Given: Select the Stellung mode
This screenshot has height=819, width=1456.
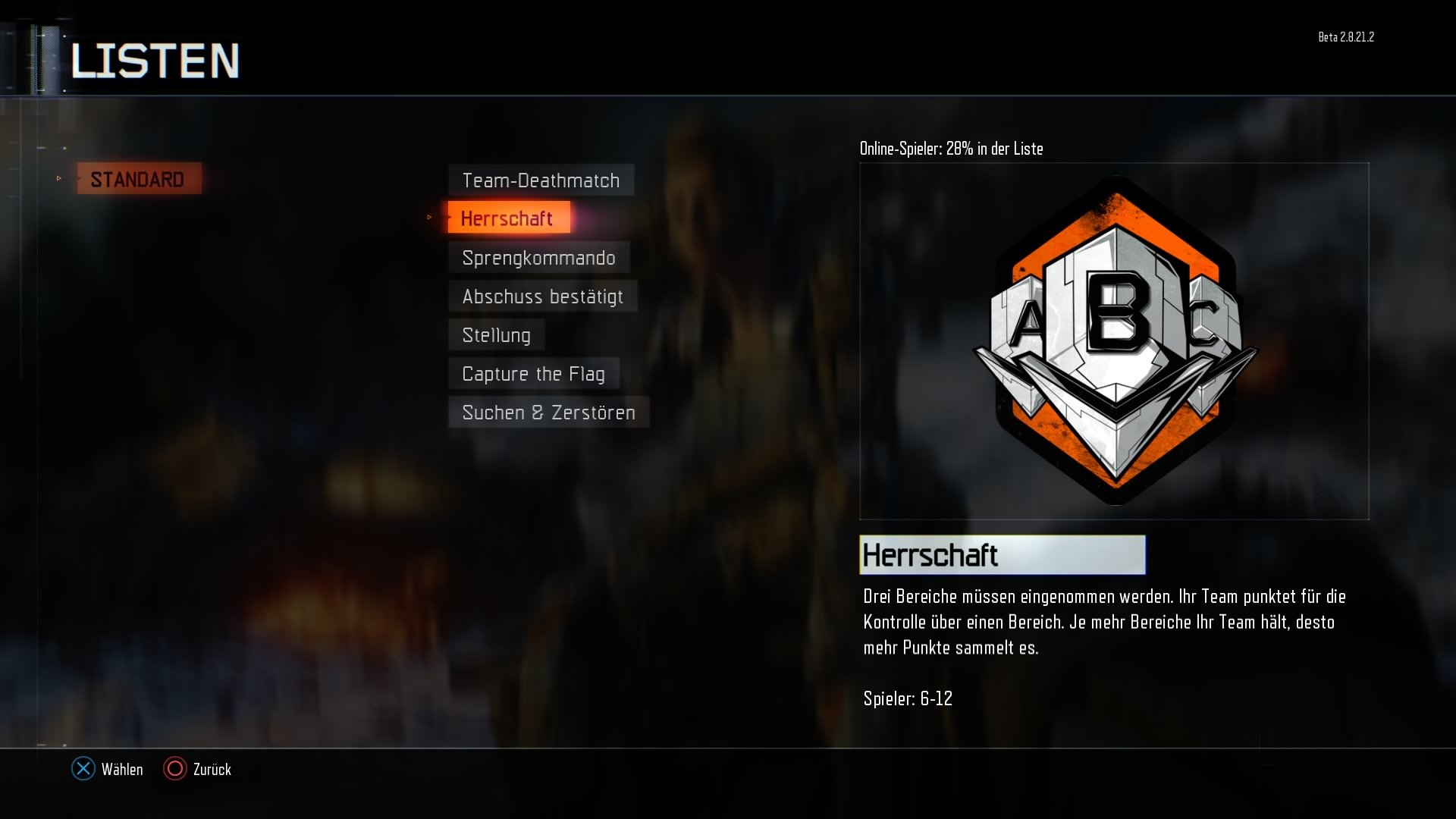Looking at the screenshot, I should [x=497, y=334].
